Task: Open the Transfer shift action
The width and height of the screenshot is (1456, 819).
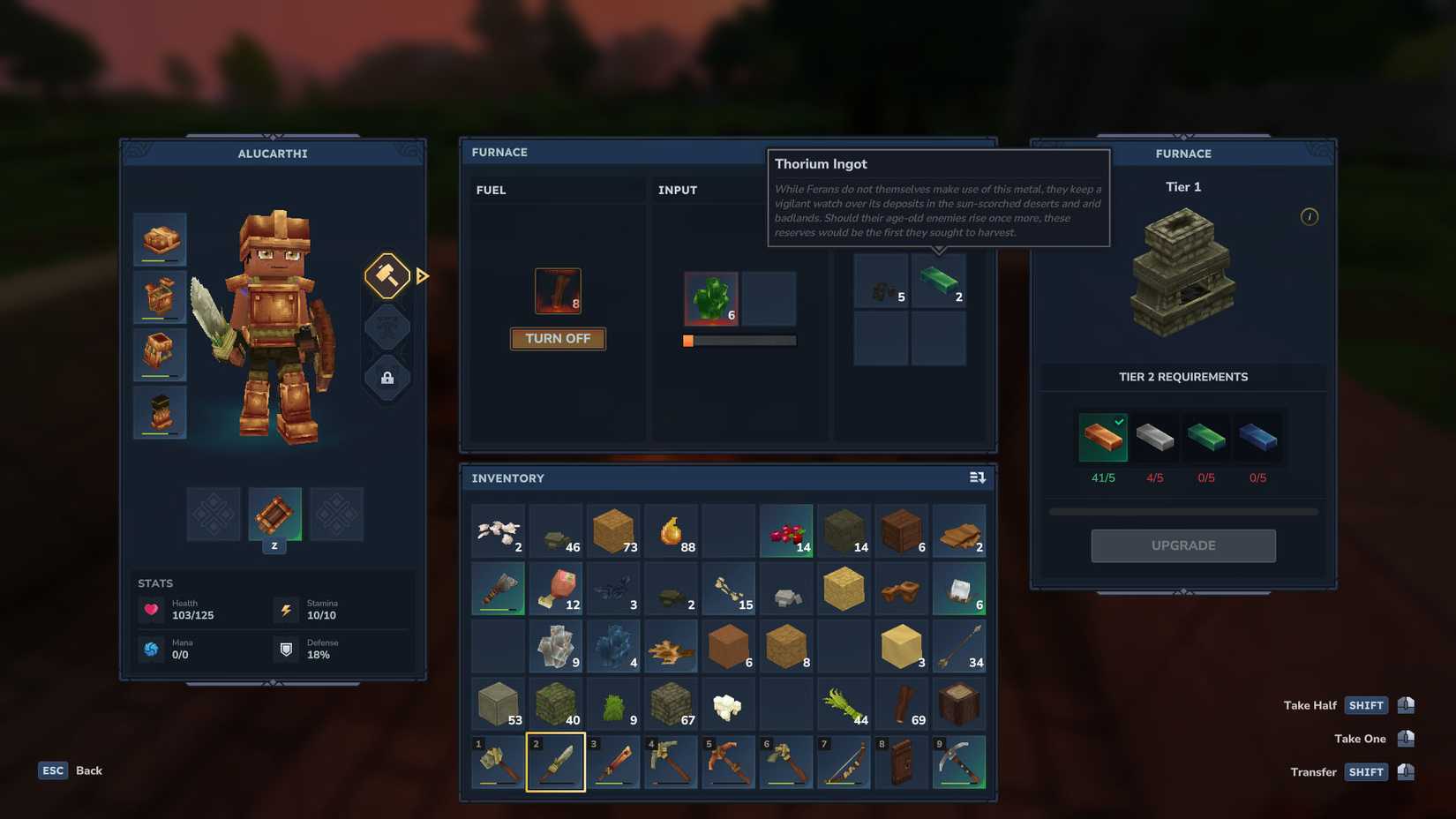Action: pos(1366,771)
